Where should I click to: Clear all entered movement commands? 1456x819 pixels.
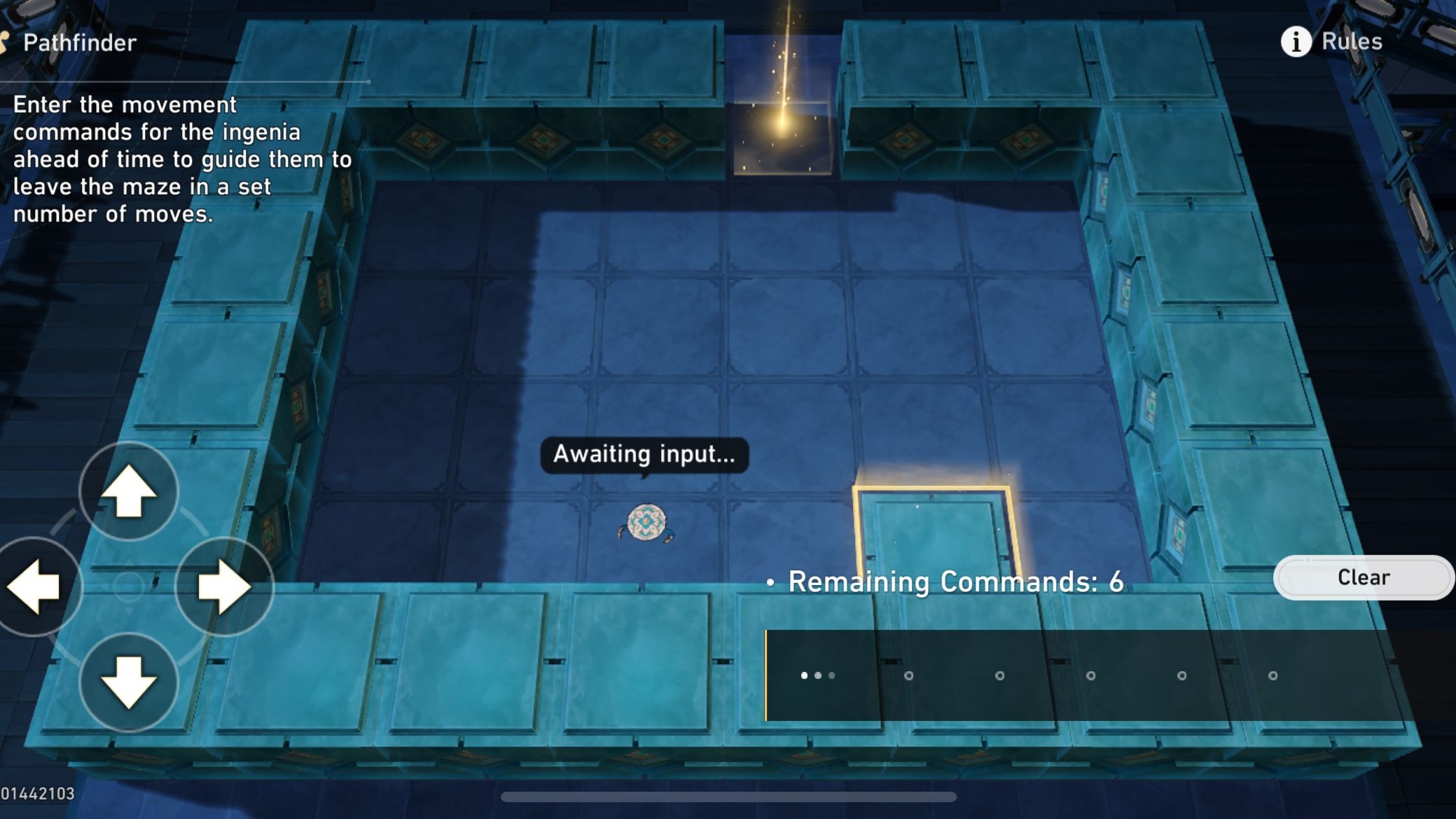click(1363, 577)
